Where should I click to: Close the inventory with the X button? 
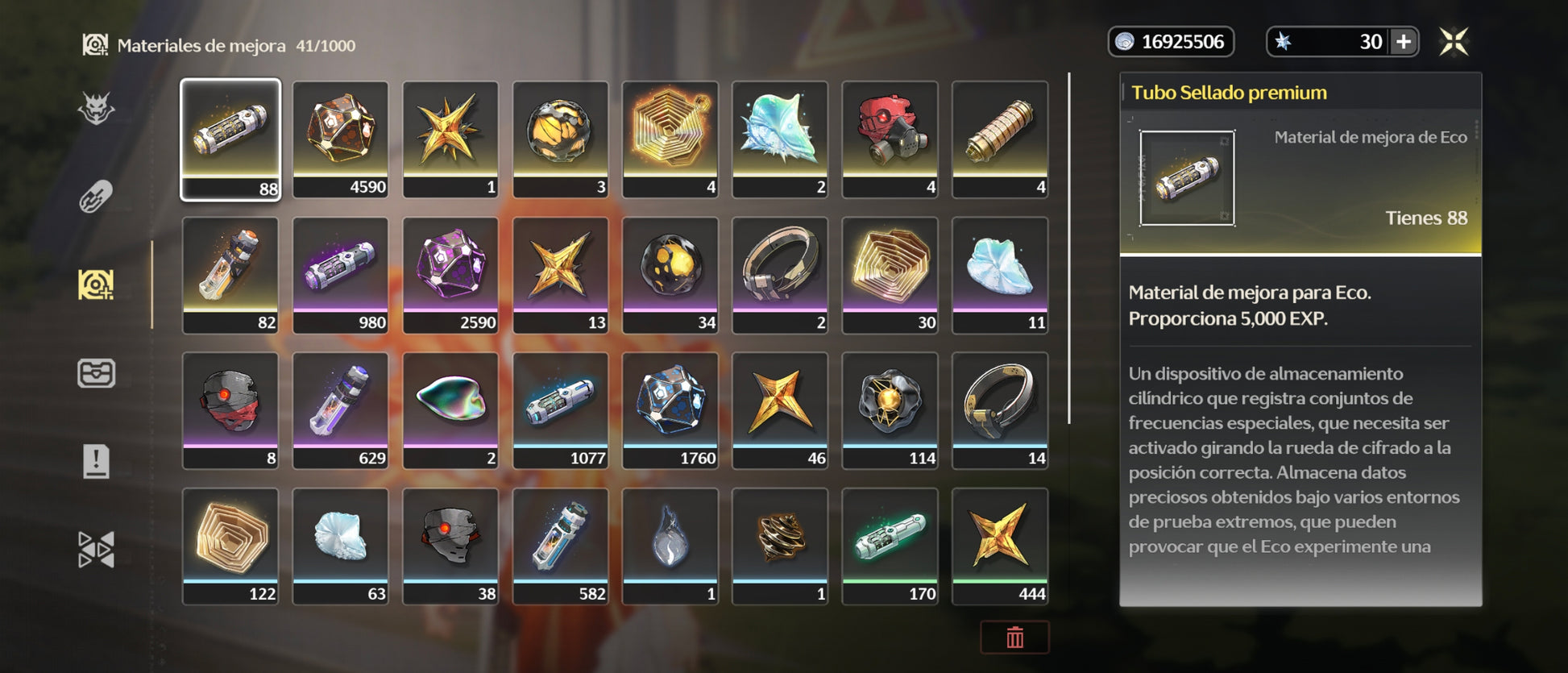(1454, 42)
